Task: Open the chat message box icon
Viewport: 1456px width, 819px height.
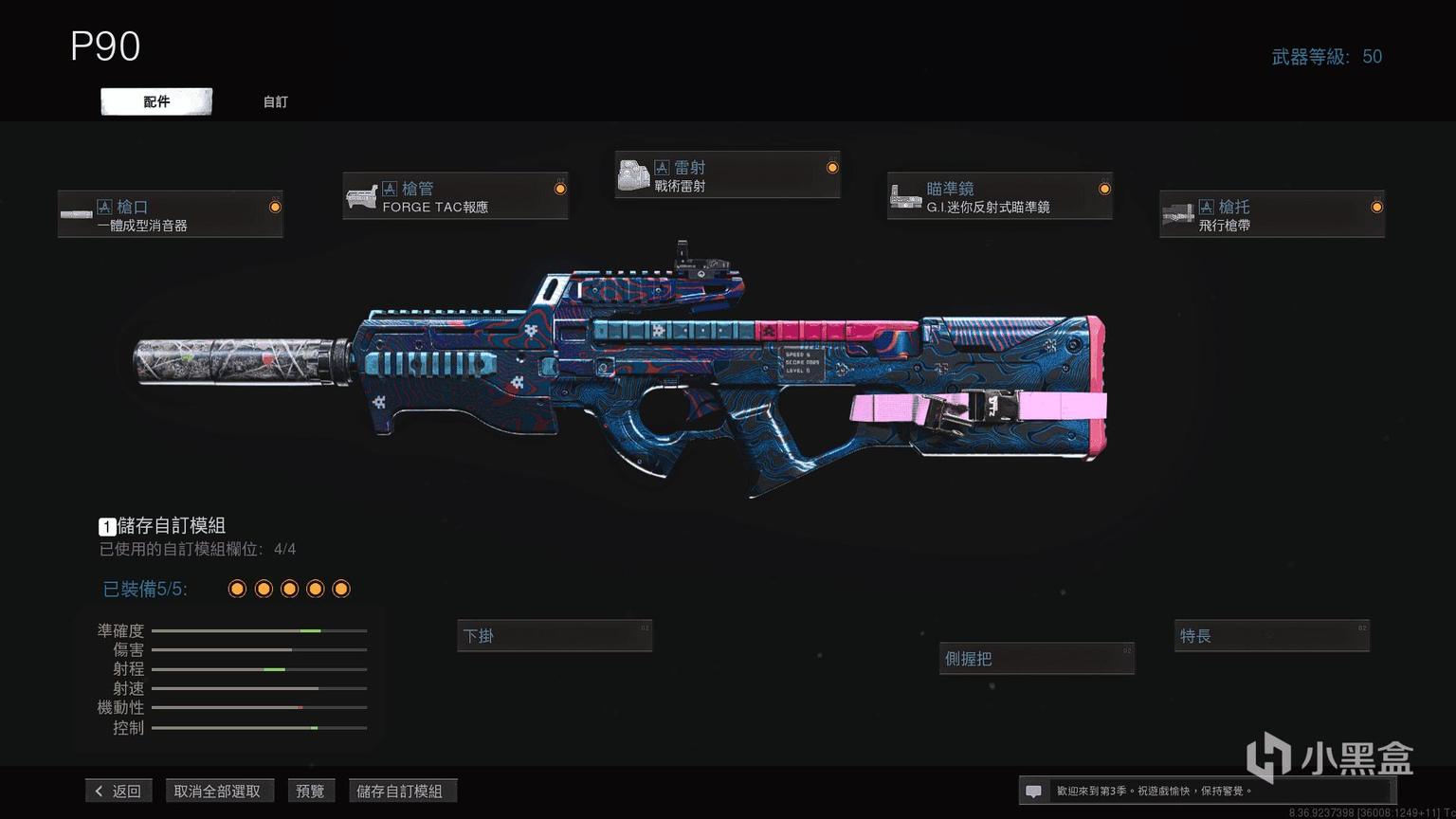Action: pos(1034,791)
